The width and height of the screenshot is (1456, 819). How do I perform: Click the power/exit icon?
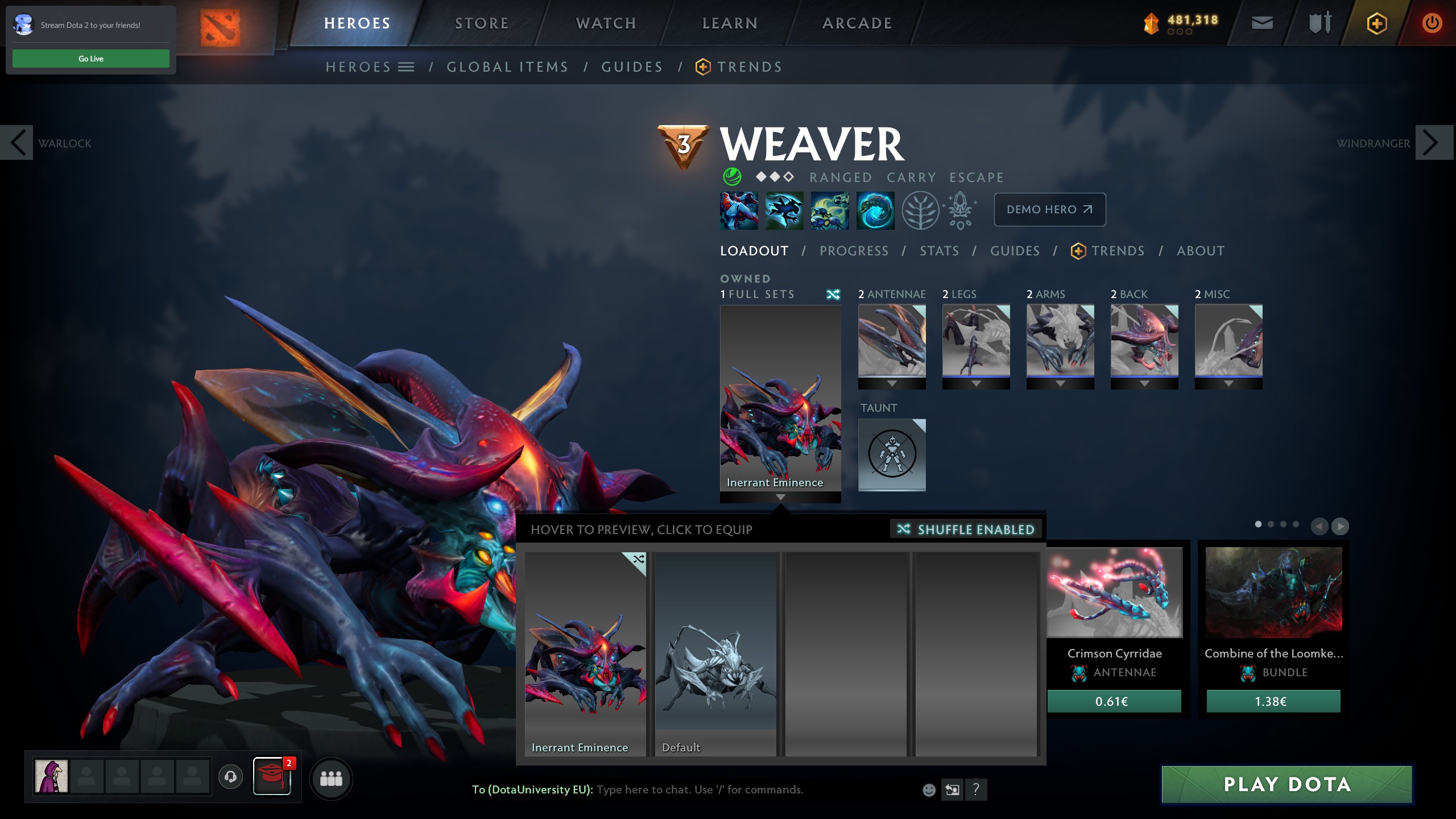coord(1432,23)
